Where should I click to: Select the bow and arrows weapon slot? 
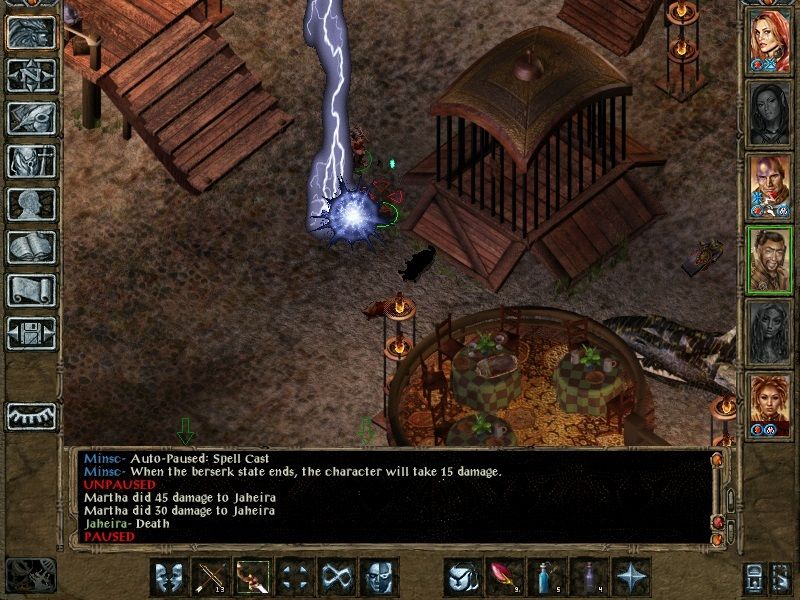point(210,577)
